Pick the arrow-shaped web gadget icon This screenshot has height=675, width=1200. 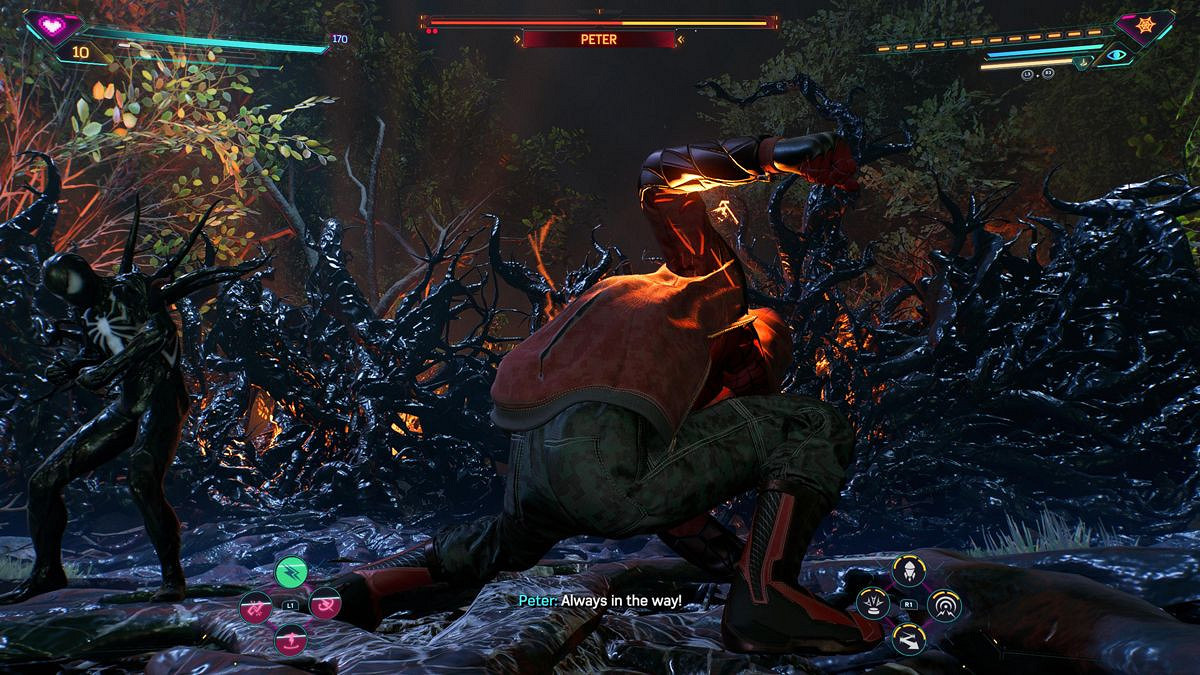(909, 637)
